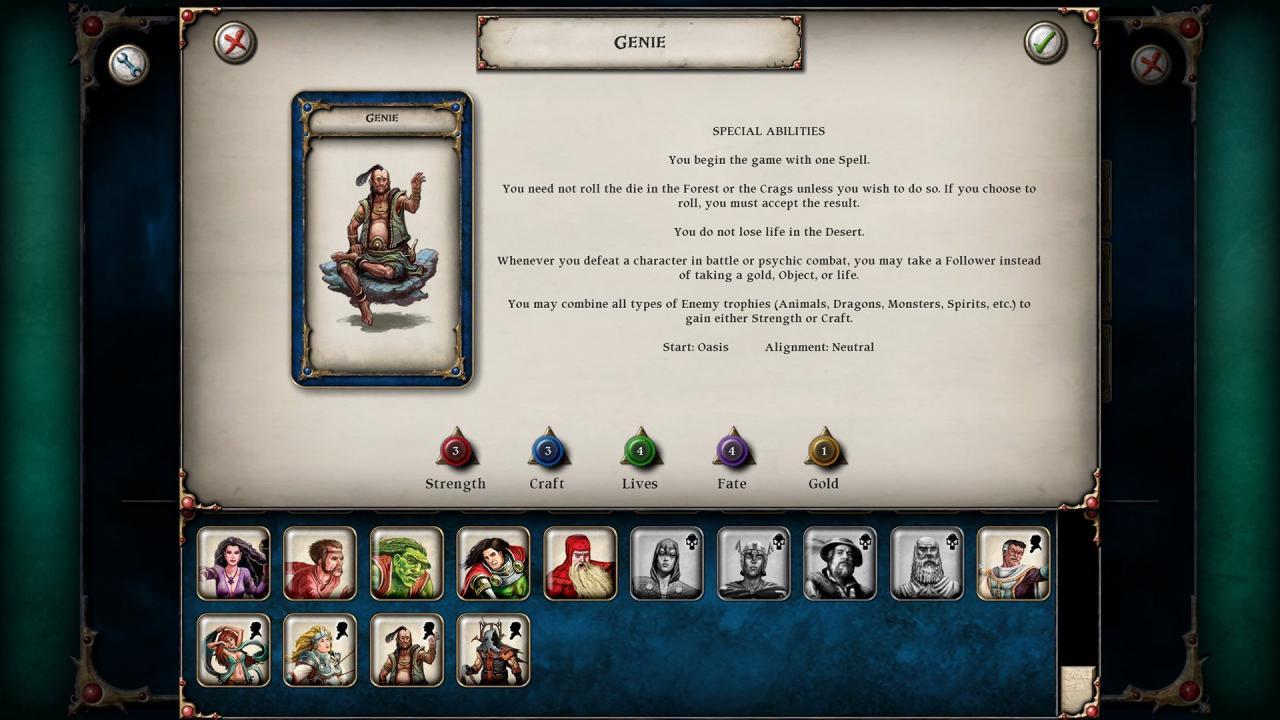The image size is (1280, 720).
Task: Click the purple Fate stat icon
Action: [732, 451]
